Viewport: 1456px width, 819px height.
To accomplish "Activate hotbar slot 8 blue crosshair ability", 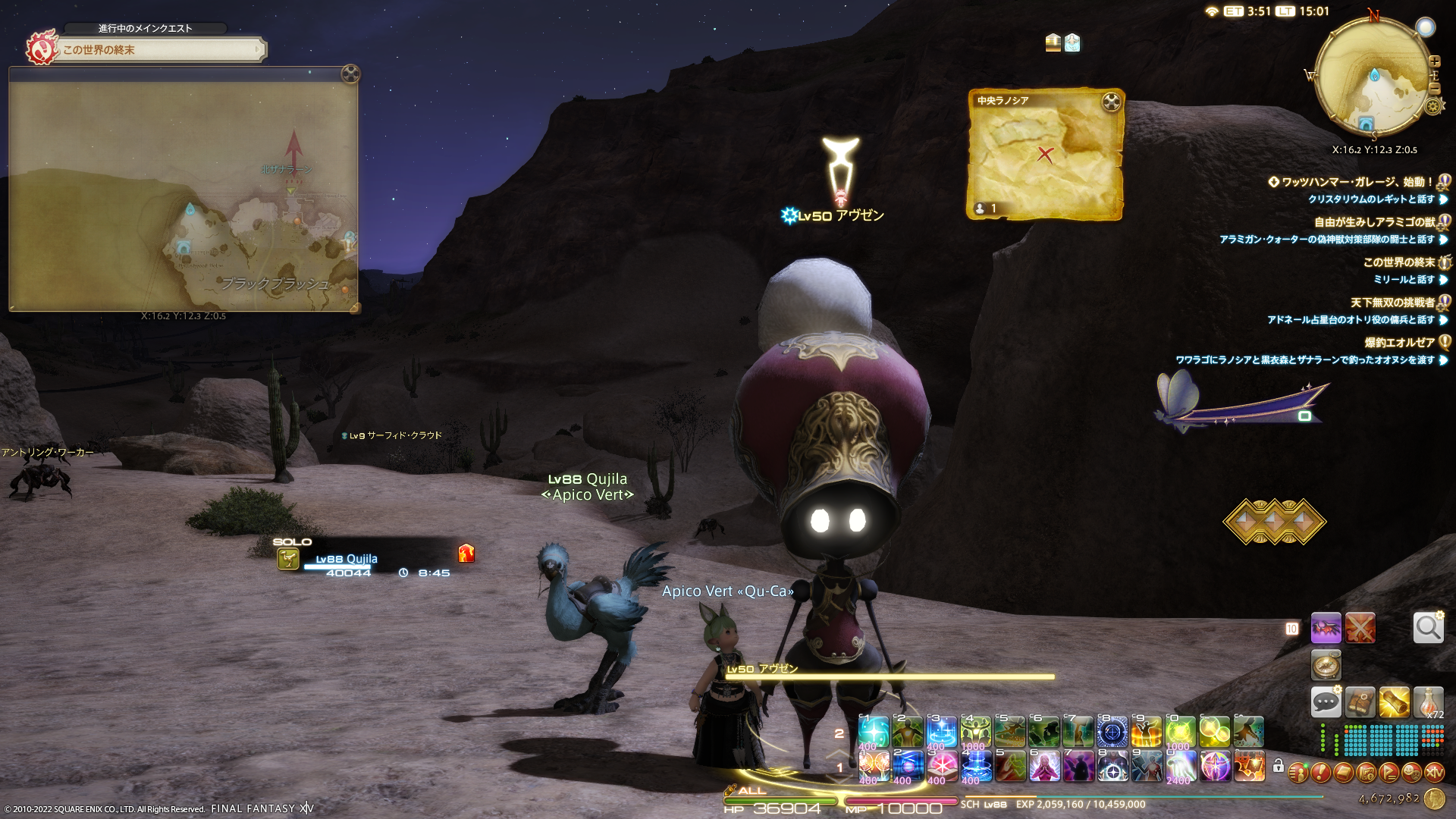I will pos(1112,733).
